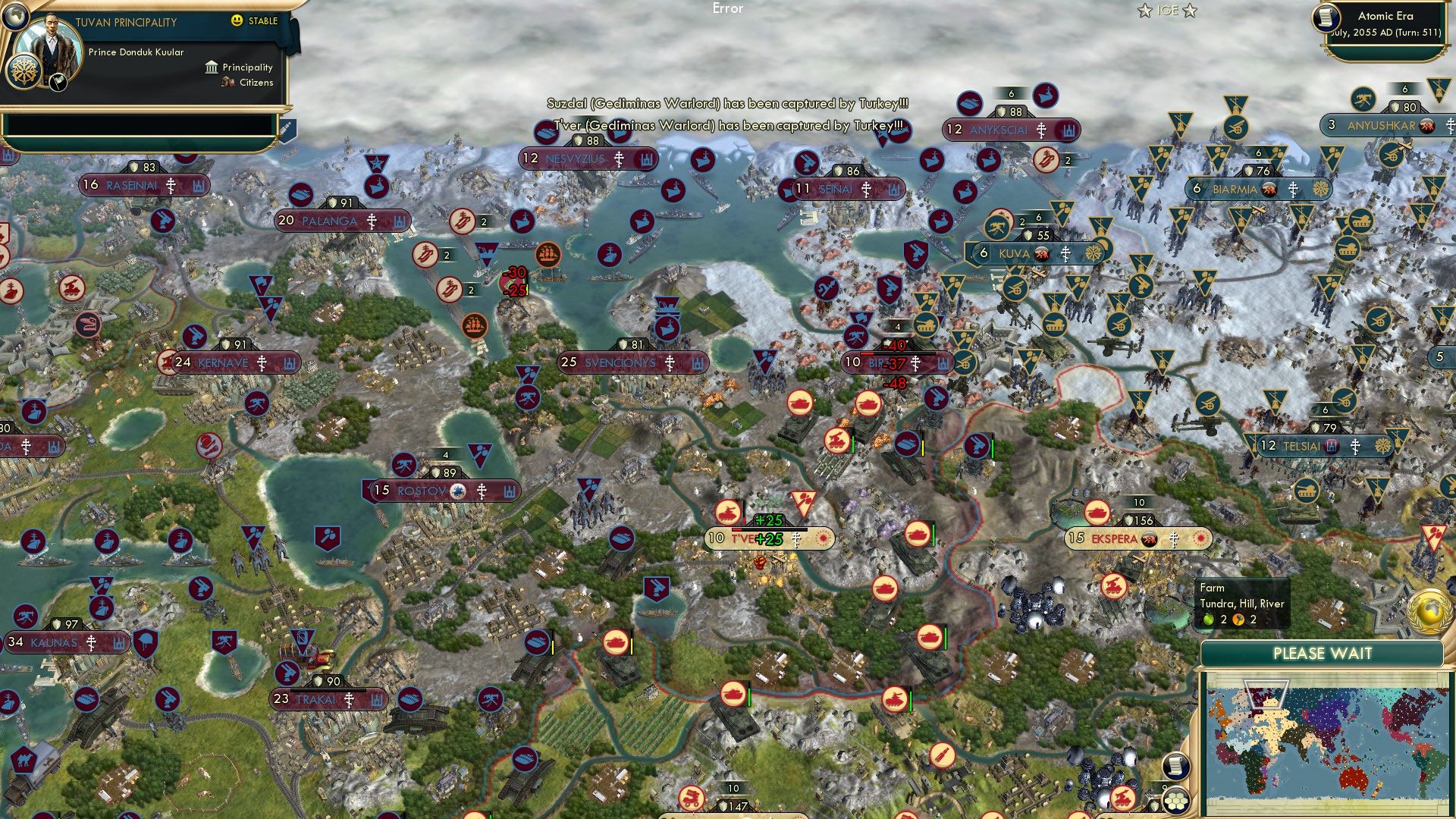
Task: Select the Principality entry in the leader panel
Action: (x=246, y=67)
